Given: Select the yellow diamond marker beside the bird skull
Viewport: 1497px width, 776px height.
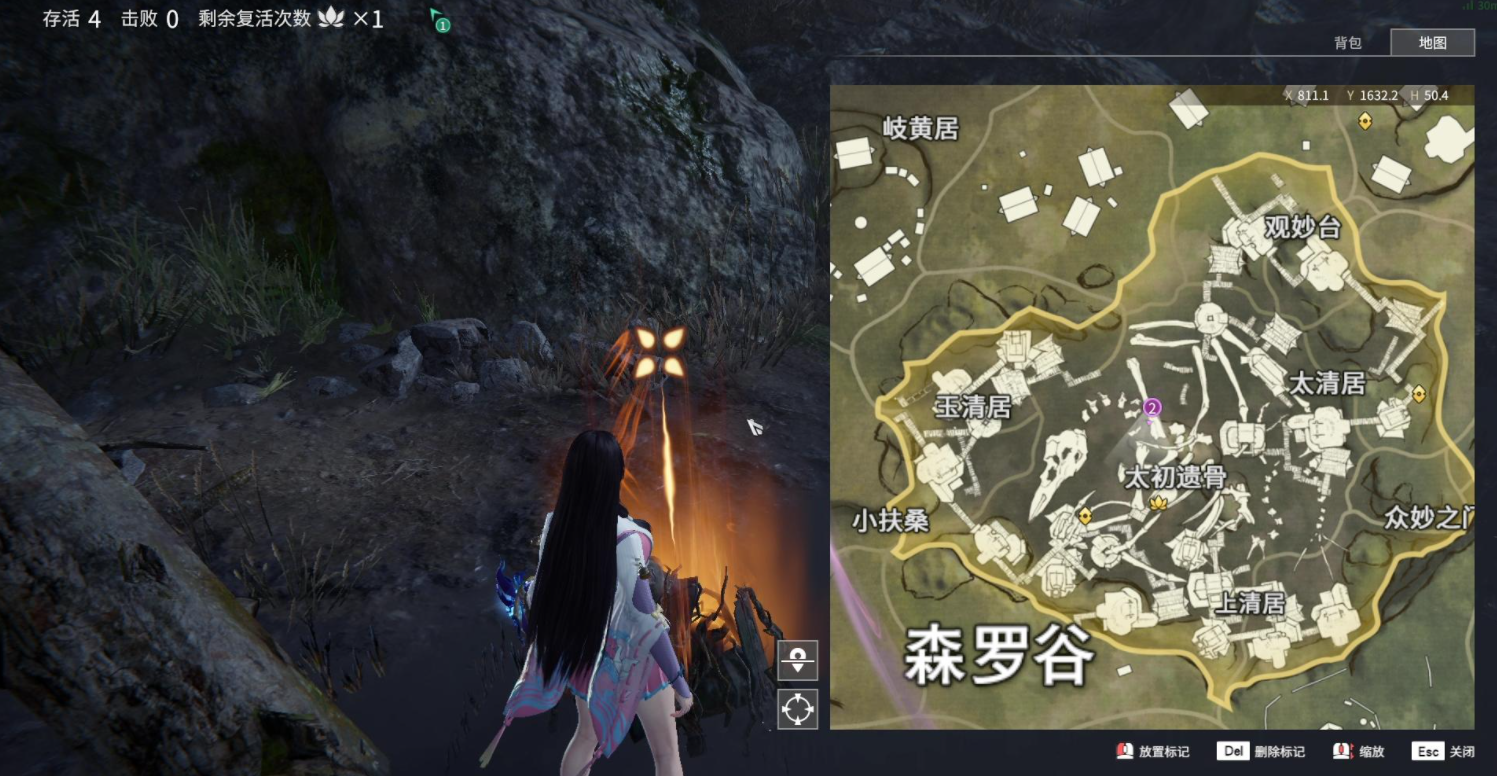Looking at the screenshot, I should (x=1084, y=516).
